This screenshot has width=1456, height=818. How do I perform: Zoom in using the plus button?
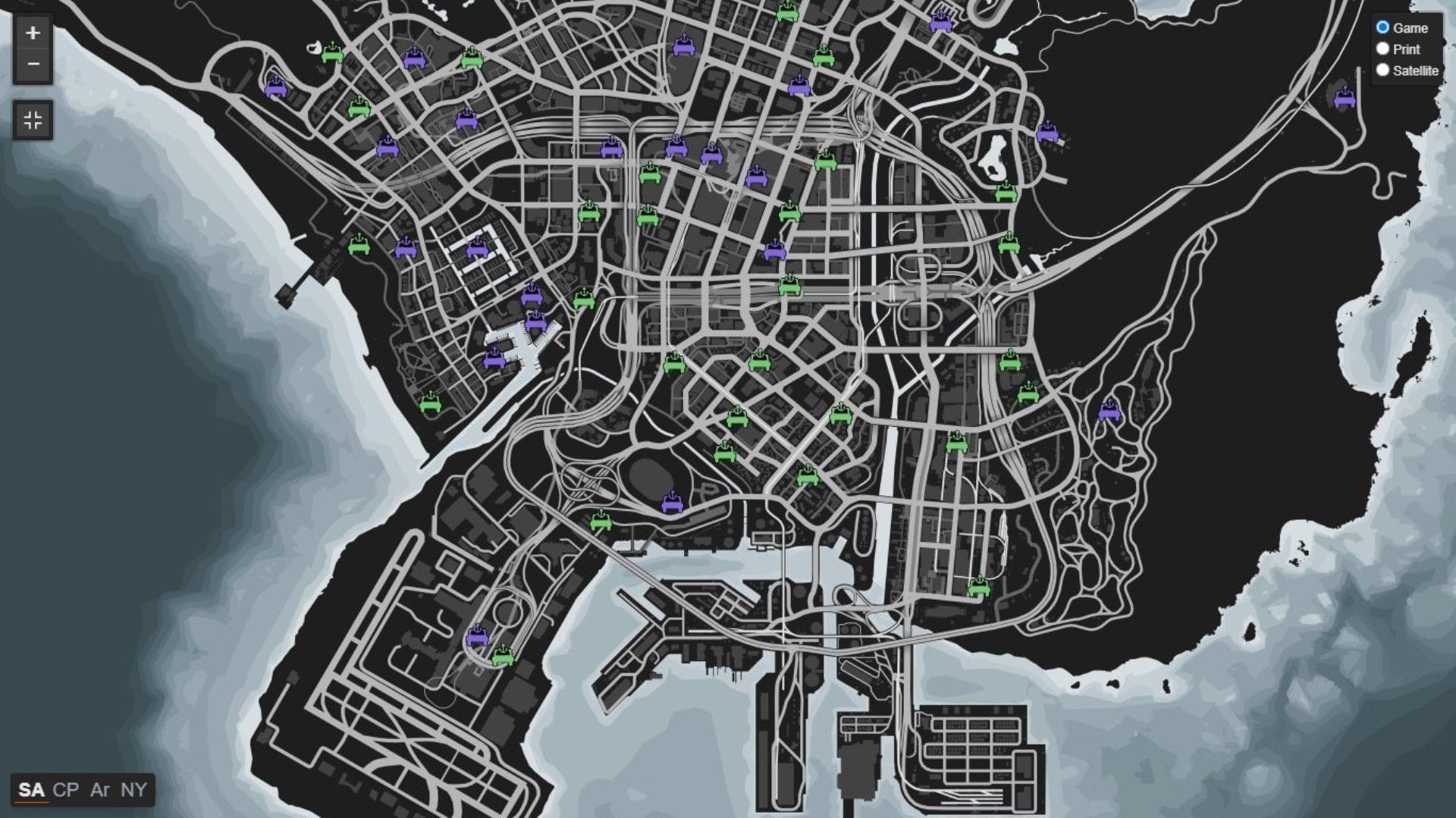(33, 33)
